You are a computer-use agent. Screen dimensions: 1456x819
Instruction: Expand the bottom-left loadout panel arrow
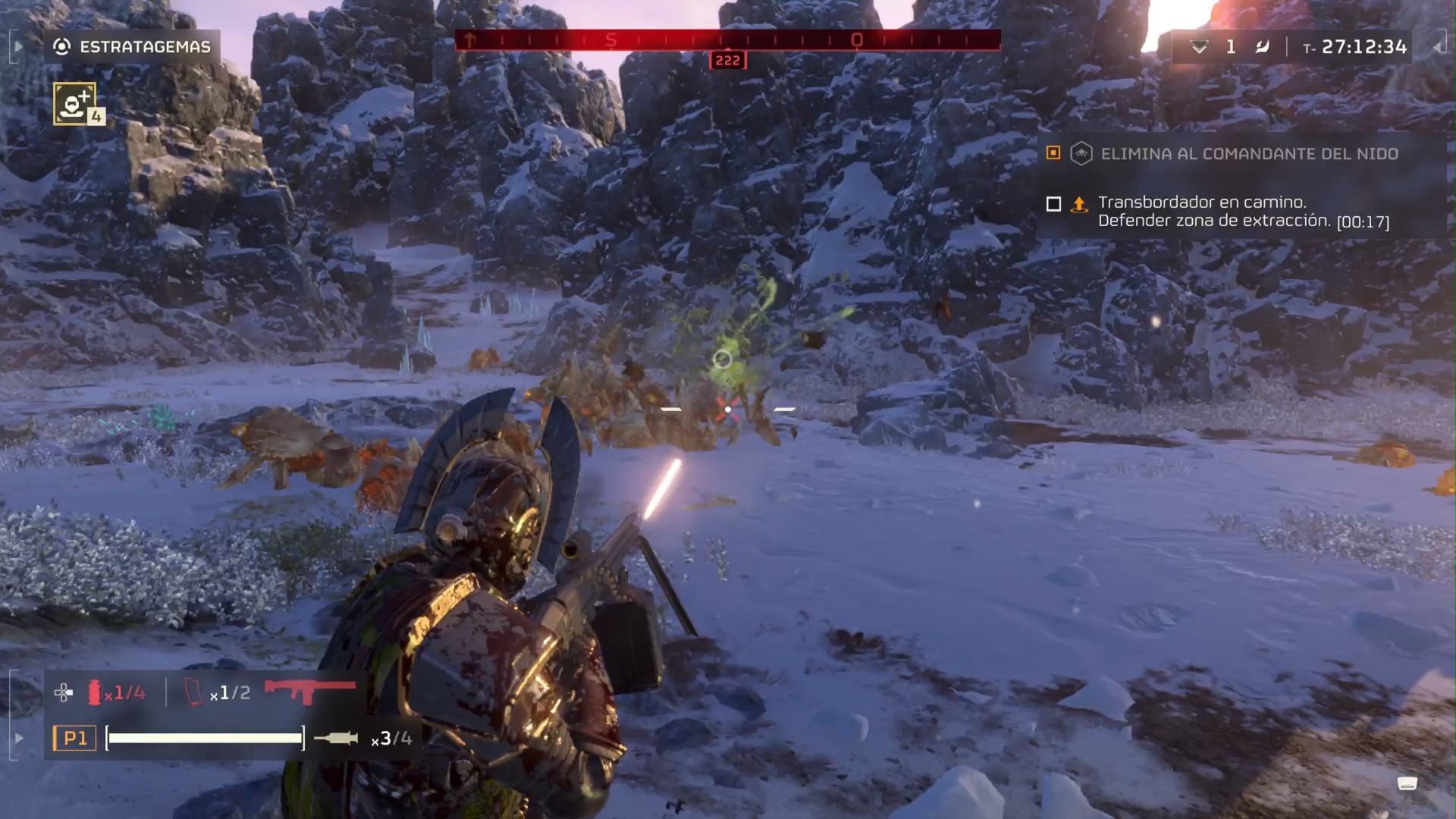[18, 738]
